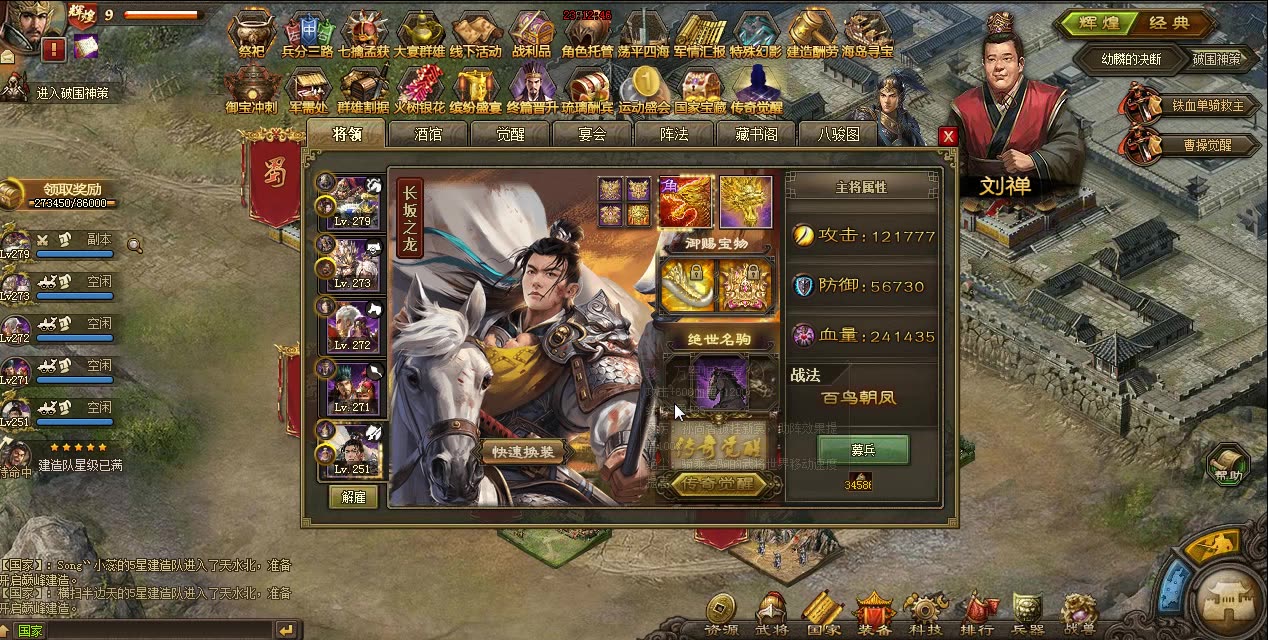The width and height of the screenshot is (1268, 640).
Task: Switch to the 阵法 tab
Action: point(674,134)
